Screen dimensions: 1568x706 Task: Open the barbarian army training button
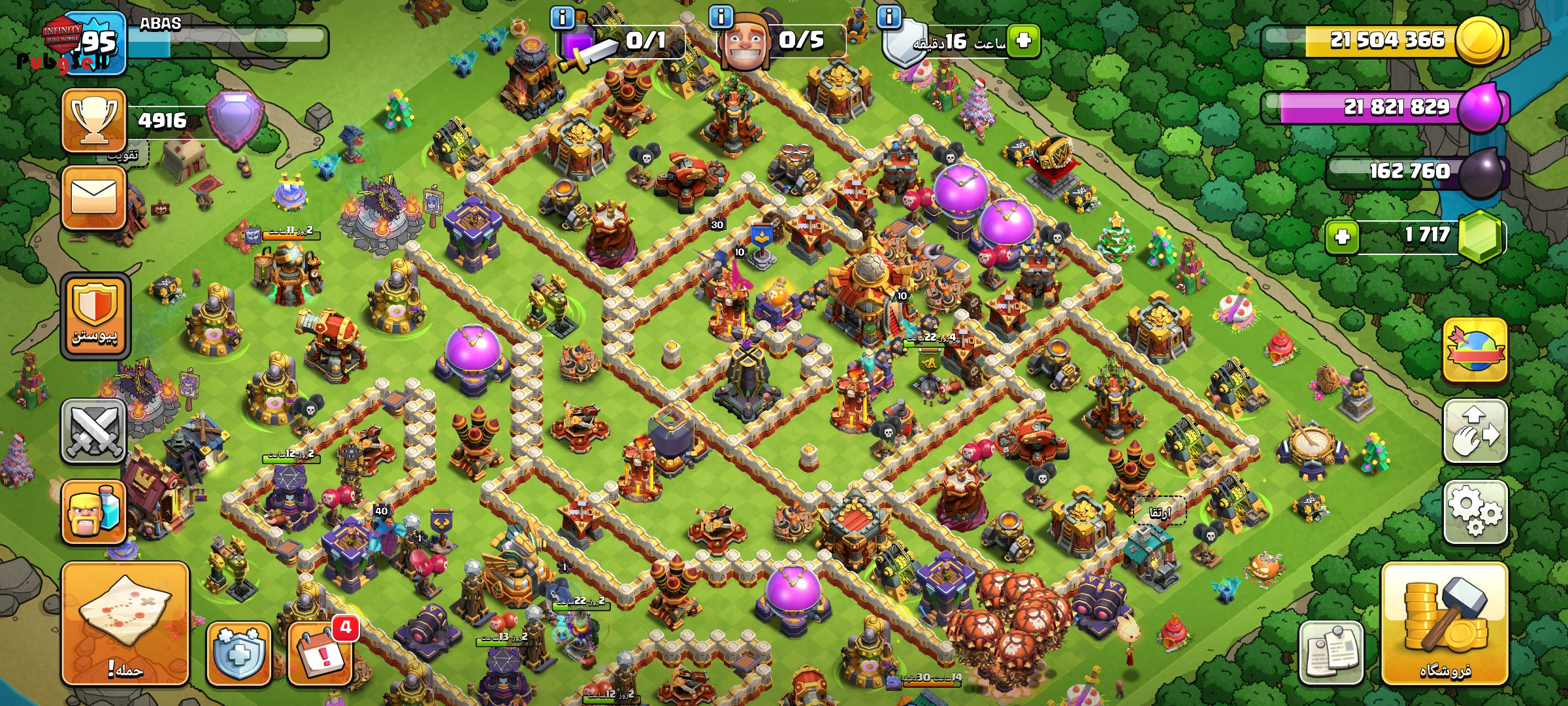[x=94, y=513]
